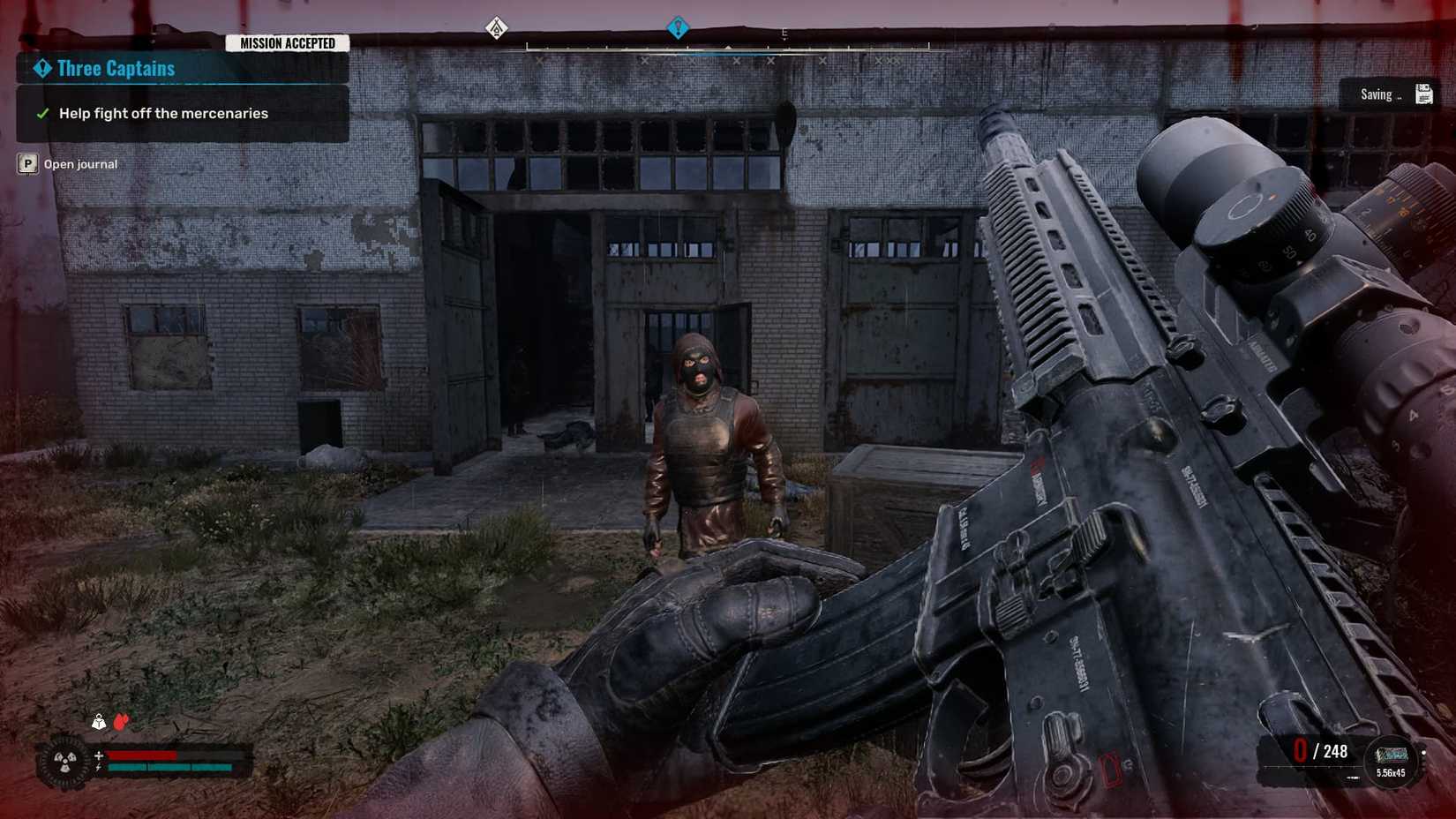Select the blue mission marker on the compass
The width and height of the screenshot is (1456, 819).
click(x=677, y=27)
